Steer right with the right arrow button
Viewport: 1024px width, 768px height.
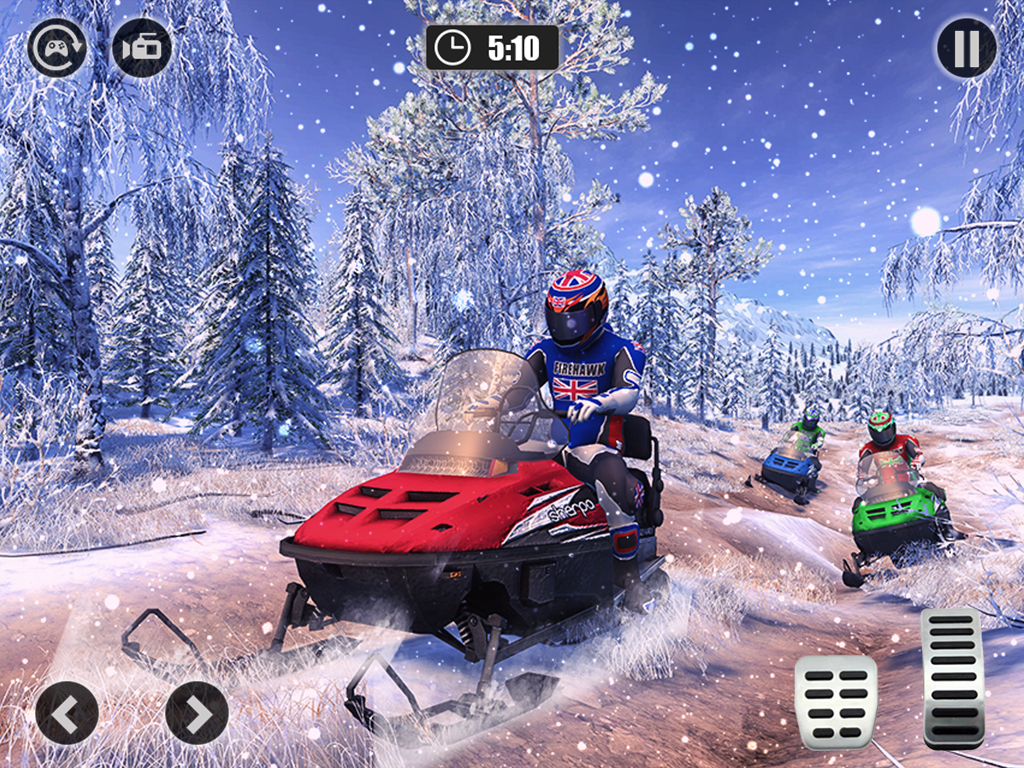[x=197, y=713]
